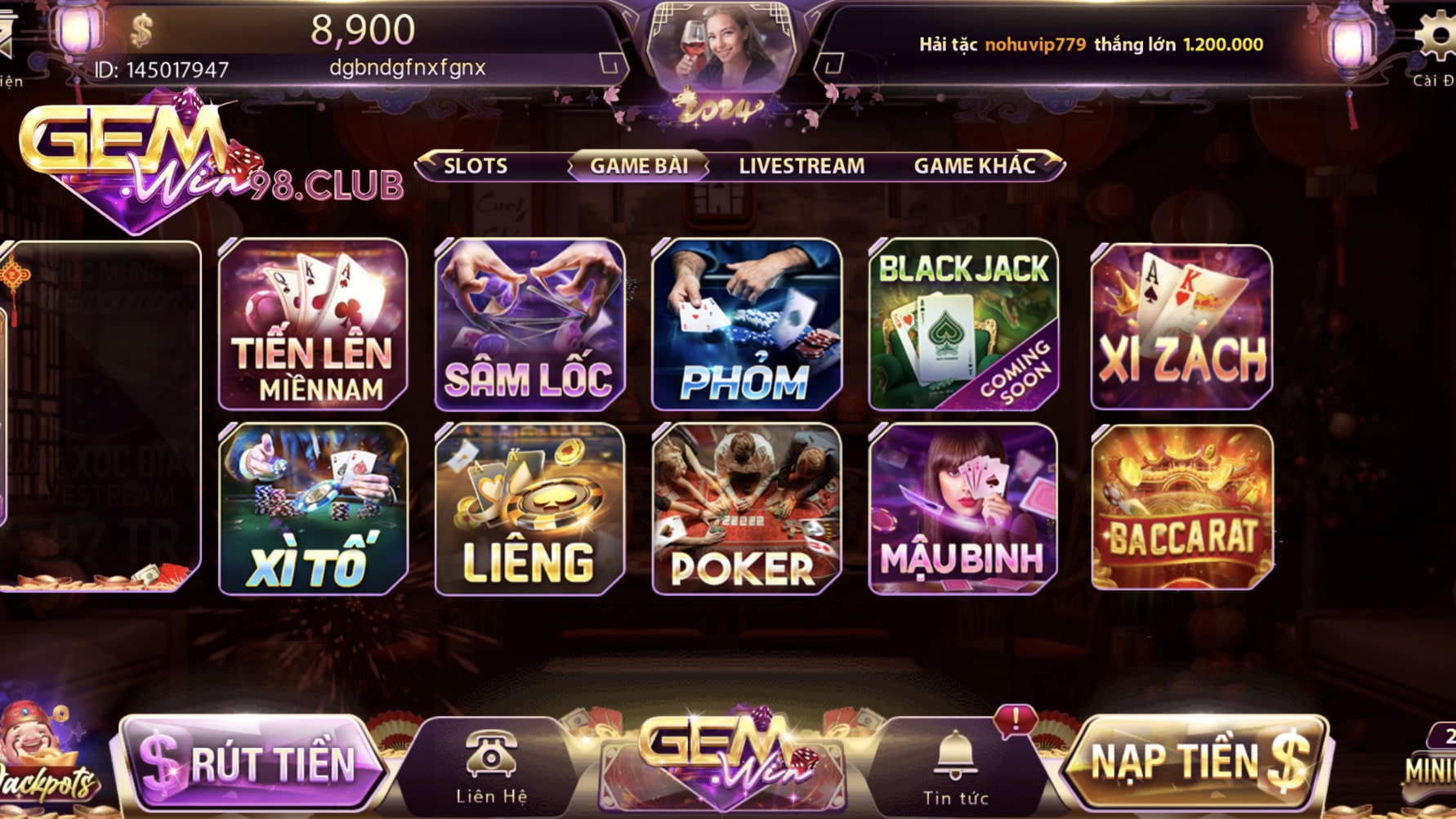Open the Xì Tố game
This screenshot has width=1456, height=819.
pos(313,508)
